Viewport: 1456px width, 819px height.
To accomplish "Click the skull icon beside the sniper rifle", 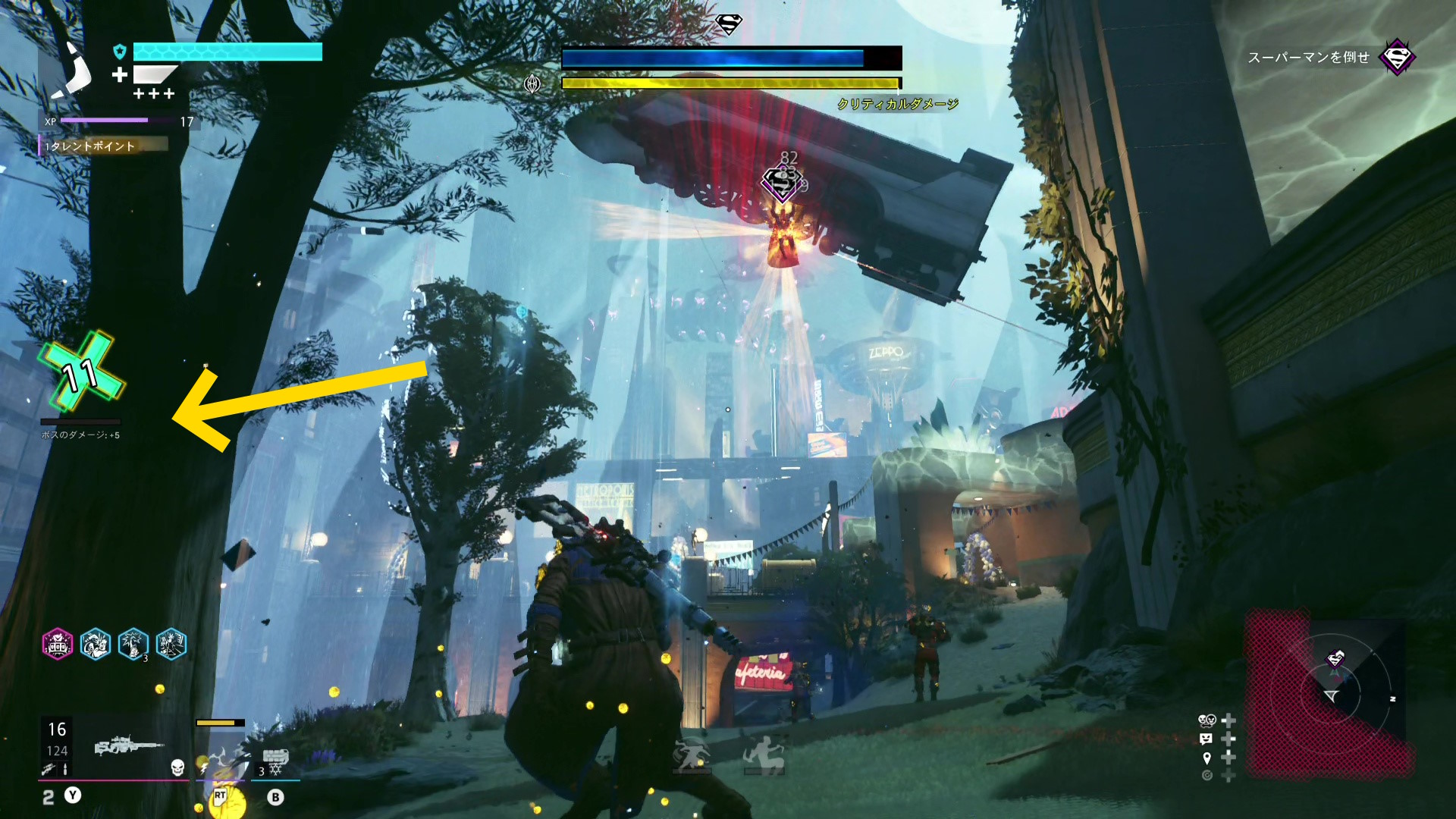I will 177,767.
